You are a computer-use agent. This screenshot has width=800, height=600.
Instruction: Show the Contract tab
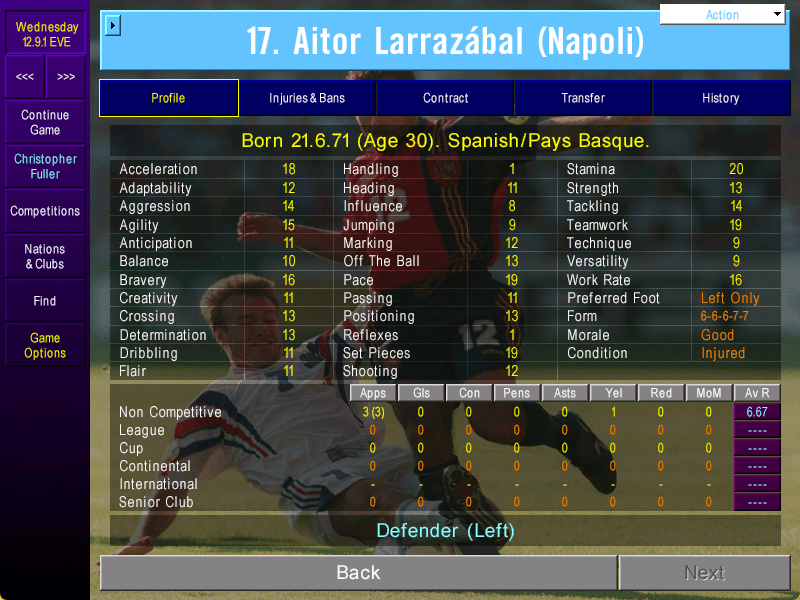[x=445, y=98]
